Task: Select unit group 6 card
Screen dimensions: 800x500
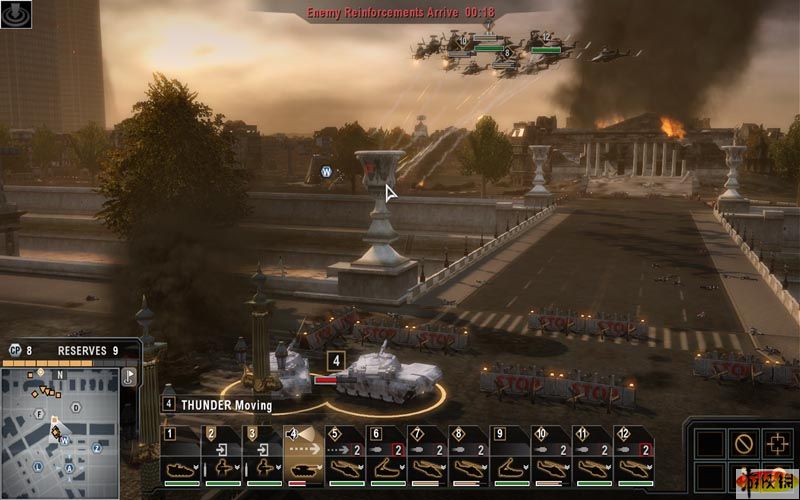Action: (387, 457)
